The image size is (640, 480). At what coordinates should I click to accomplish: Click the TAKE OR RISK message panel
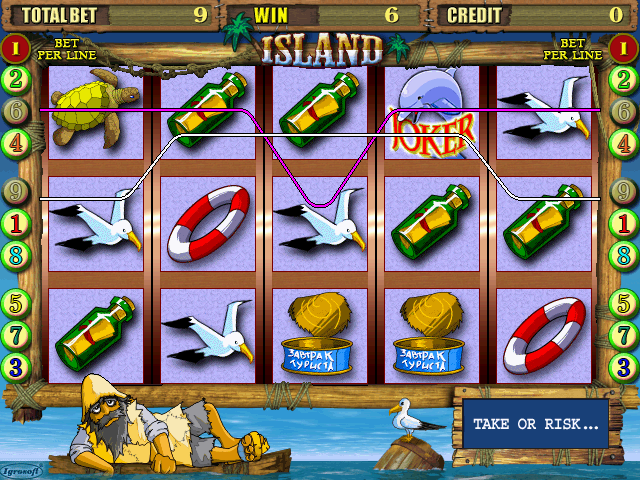point(535,423)
